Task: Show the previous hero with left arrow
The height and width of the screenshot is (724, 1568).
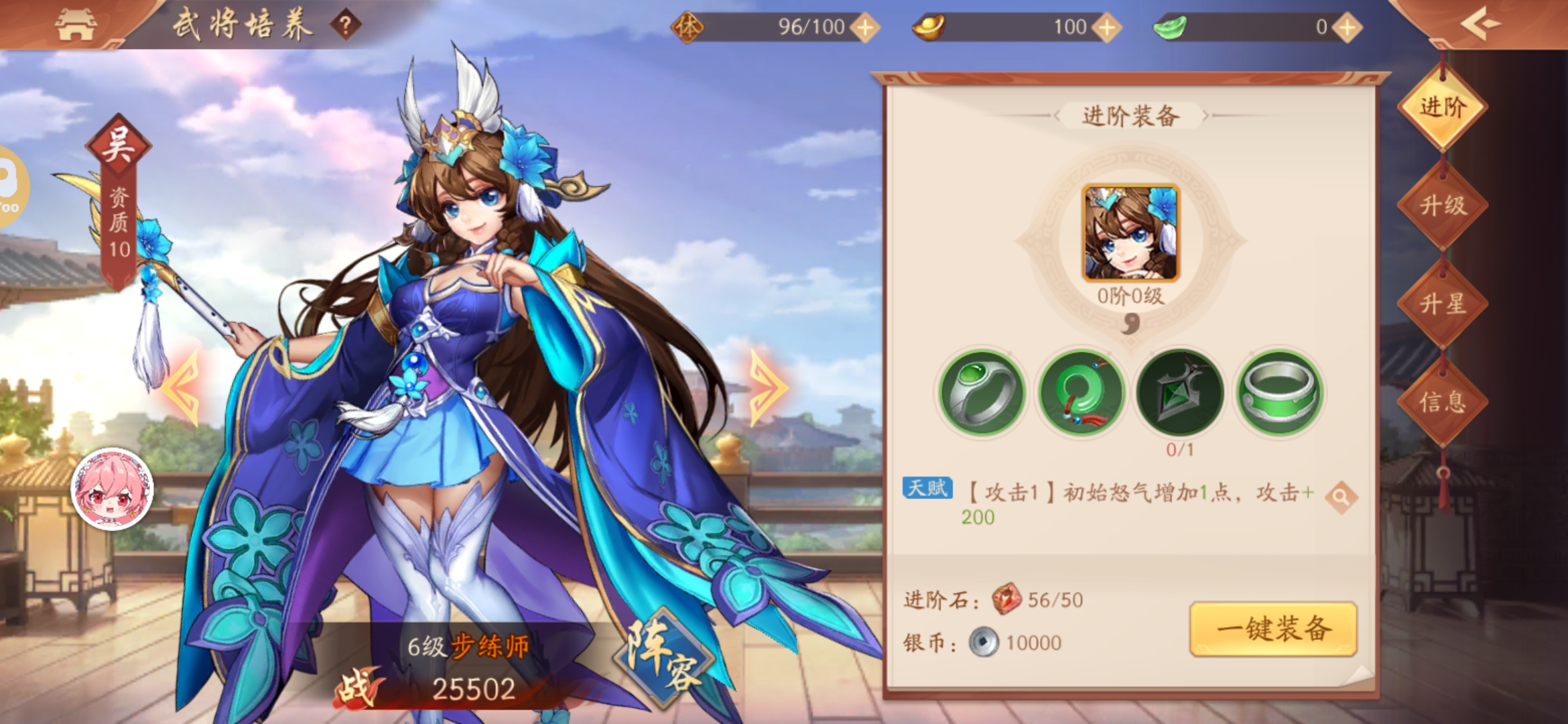Action: (x=181, y=387)
